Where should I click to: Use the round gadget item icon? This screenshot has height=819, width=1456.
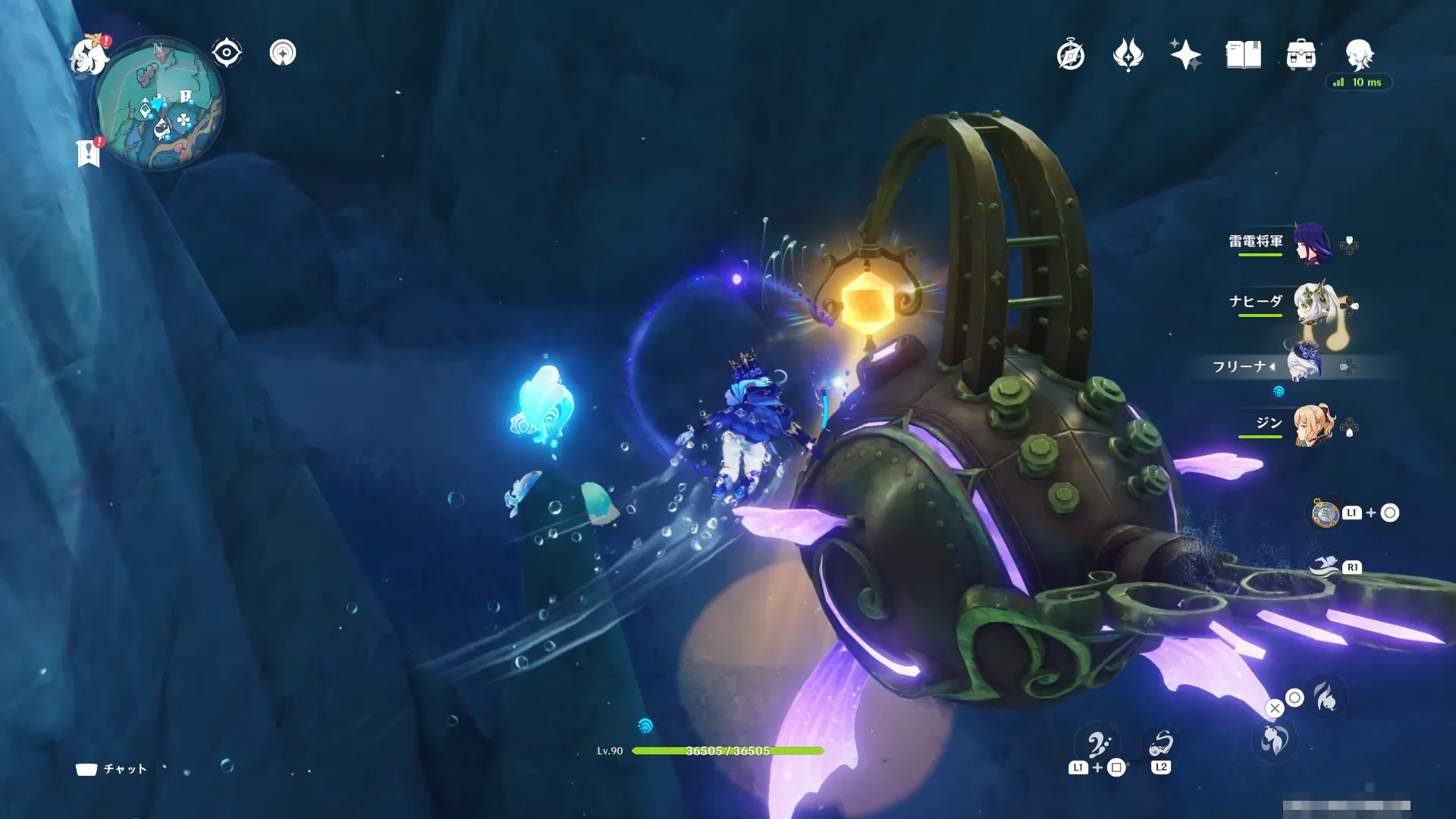1326,513
